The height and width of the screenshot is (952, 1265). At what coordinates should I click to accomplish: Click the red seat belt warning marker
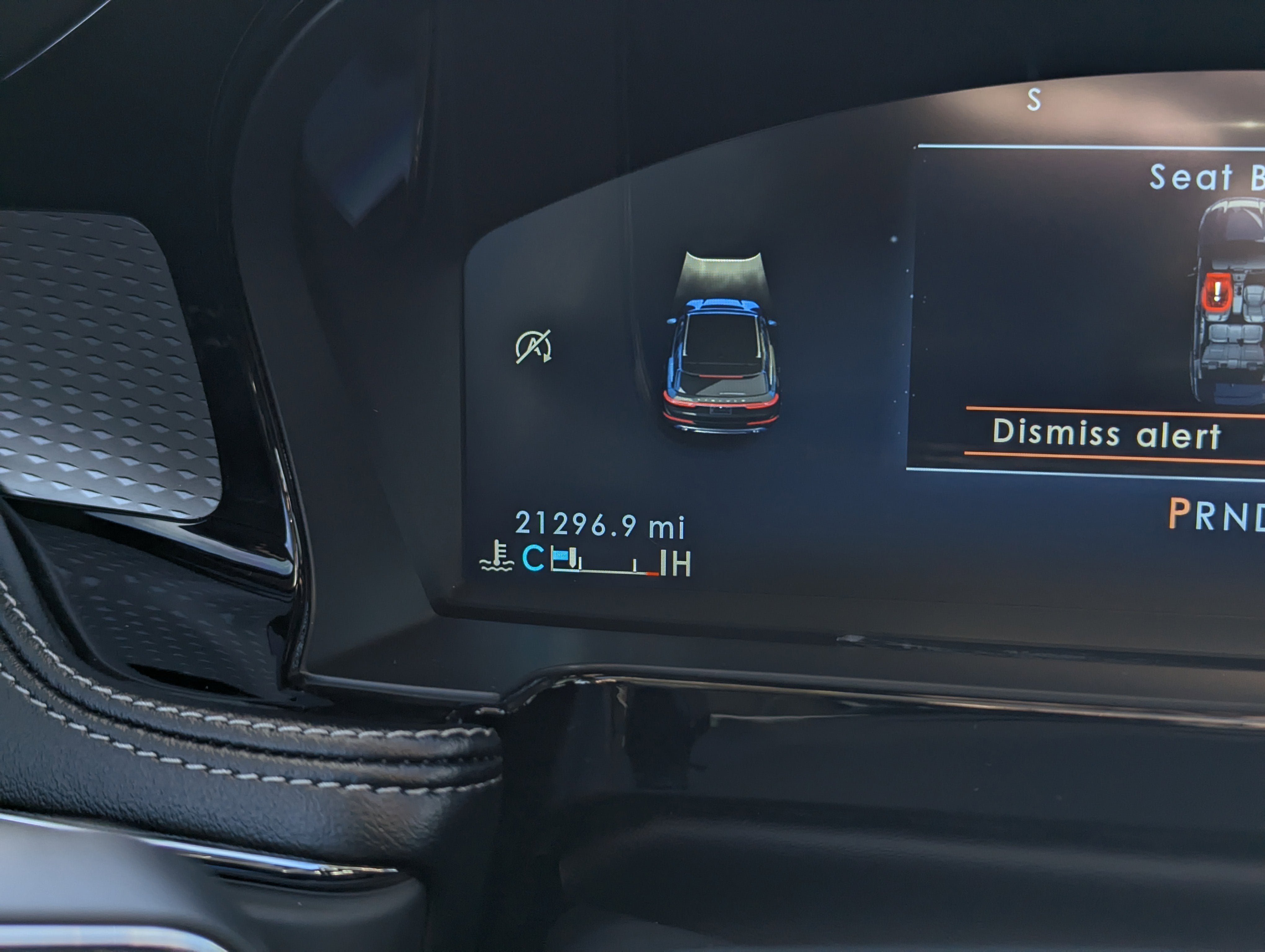click(x=1217, y=292)
